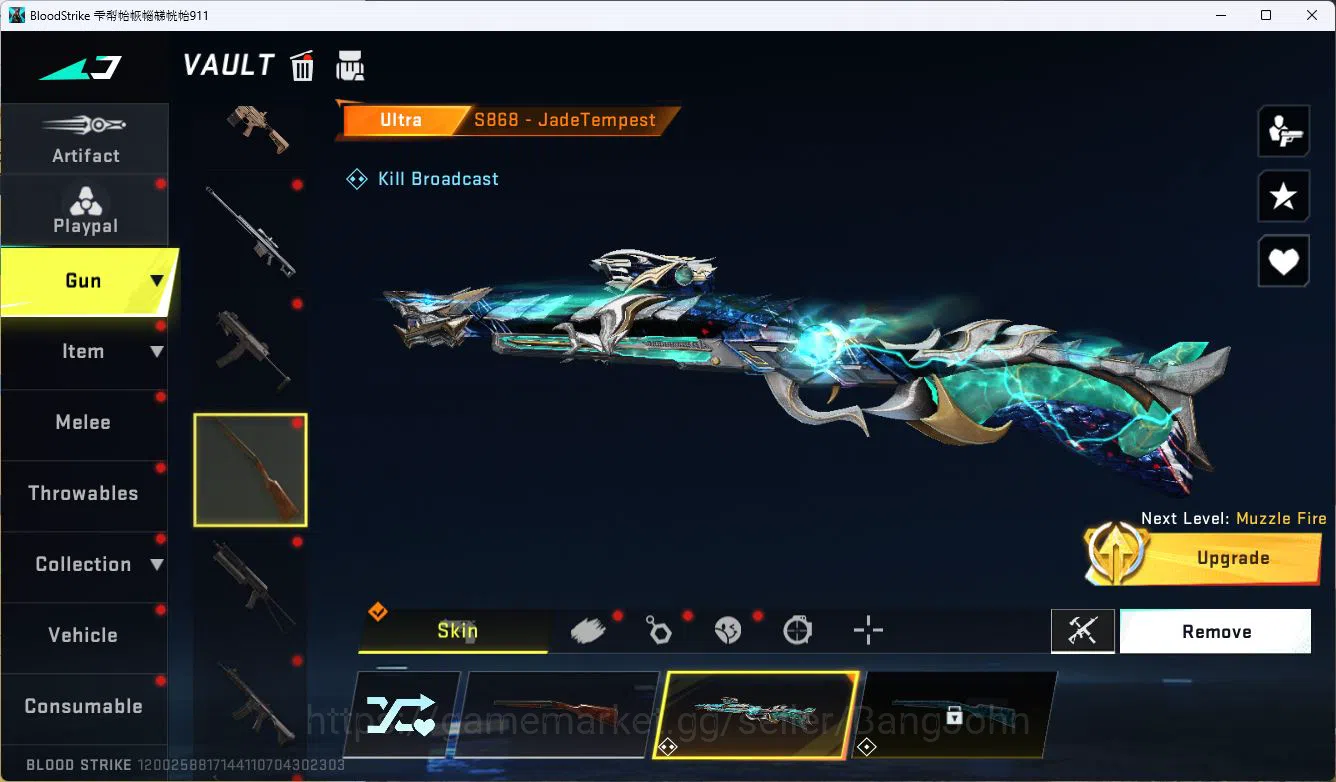Click the Upgrade button

coord(1233,558)
